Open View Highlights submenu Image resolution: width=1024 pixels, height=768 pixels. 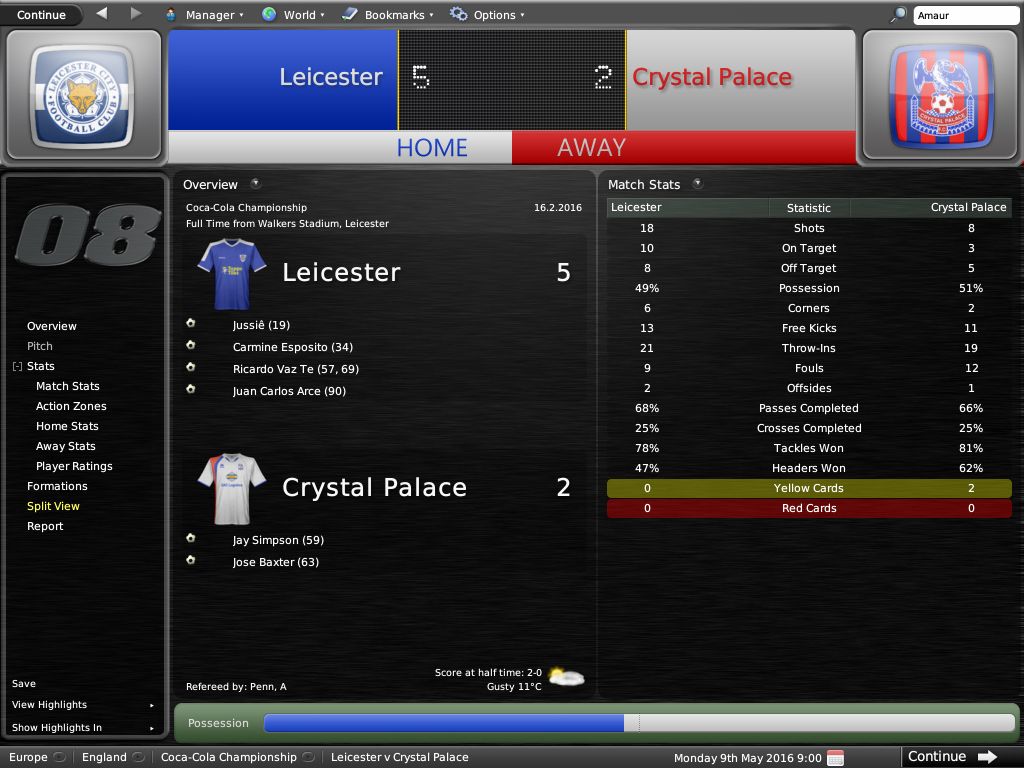pos(50,705)
